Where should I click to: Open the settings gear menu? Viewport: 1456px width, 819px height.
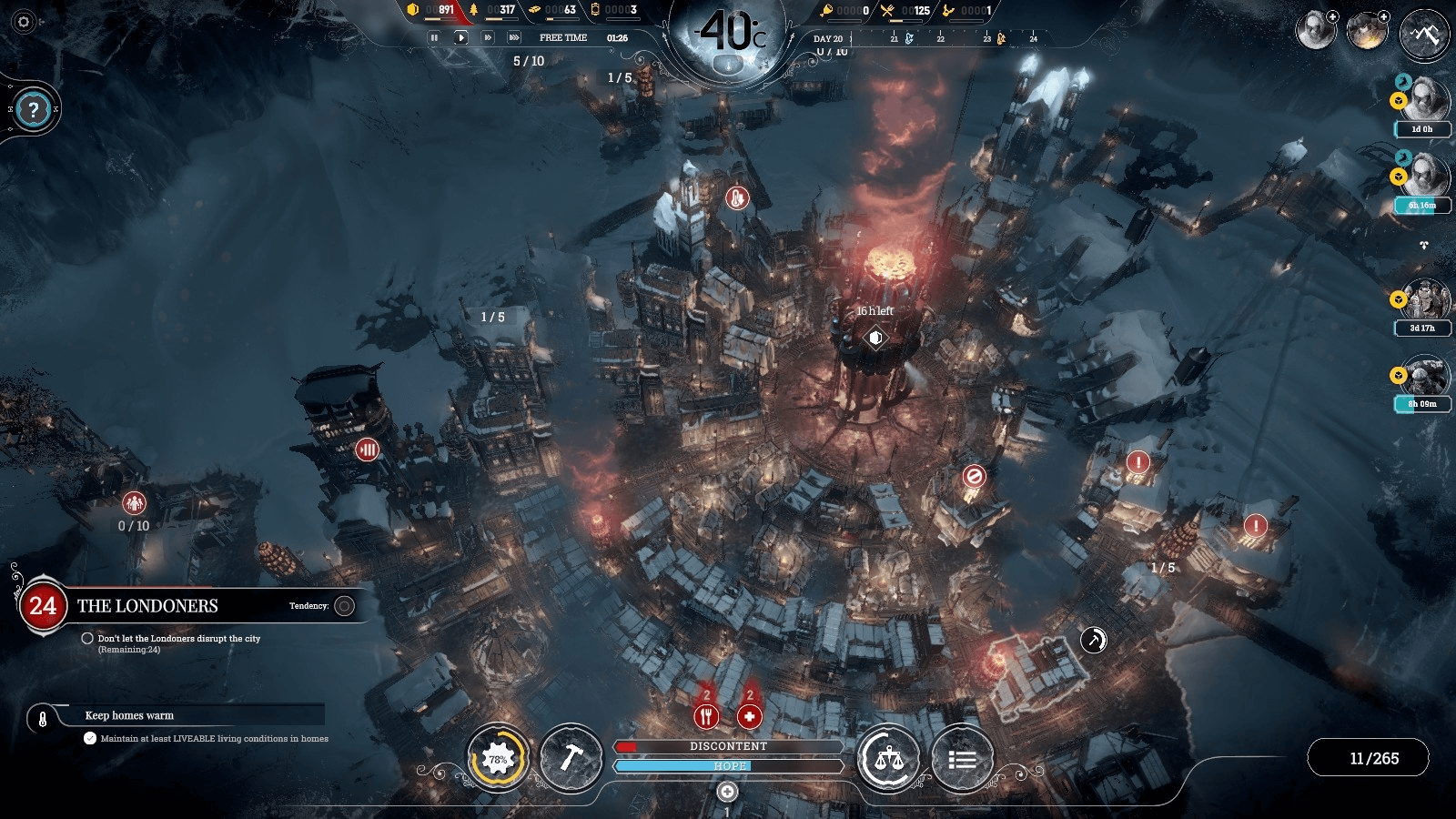pos(24,22)
